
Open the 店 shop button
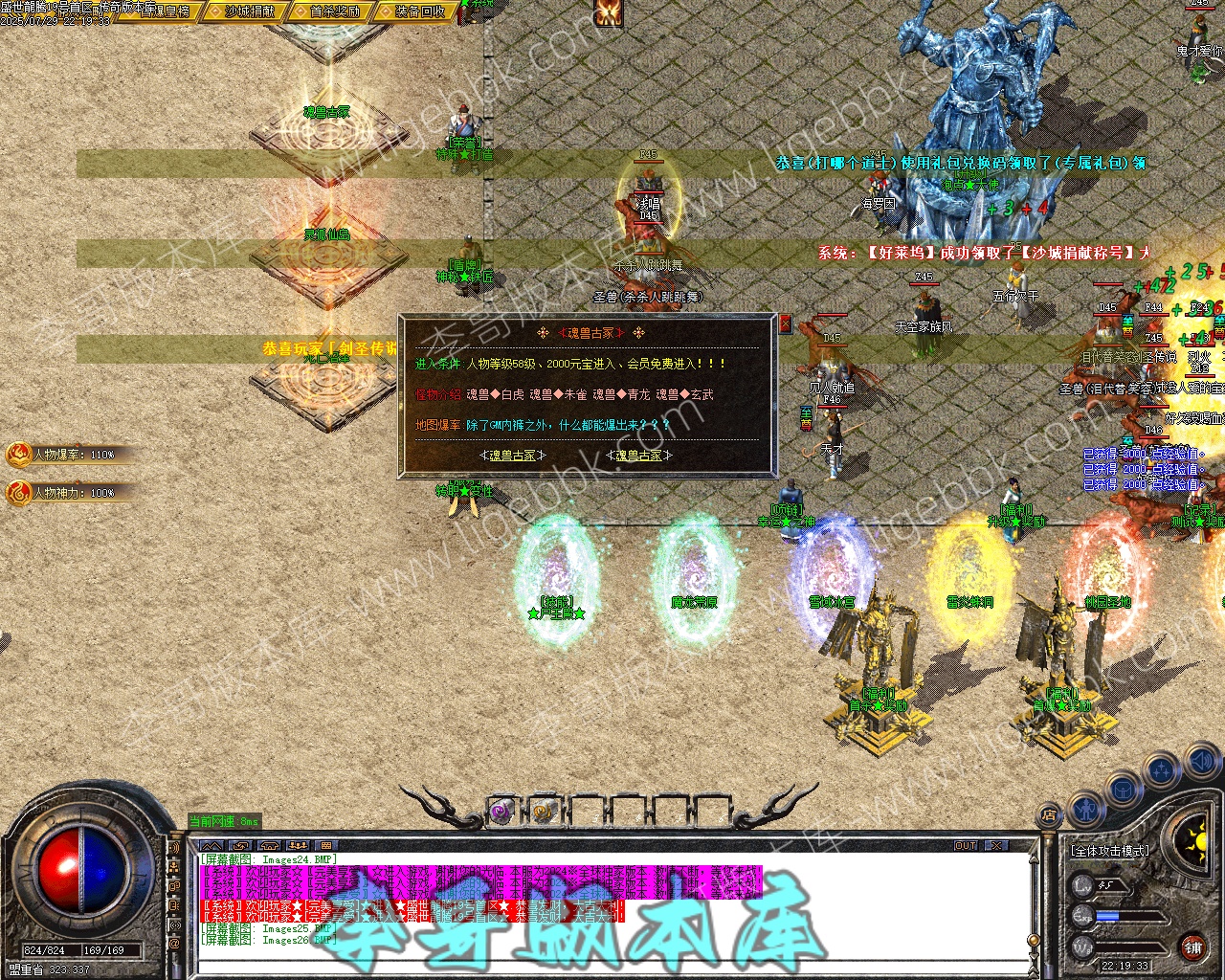coord(1049,815)
